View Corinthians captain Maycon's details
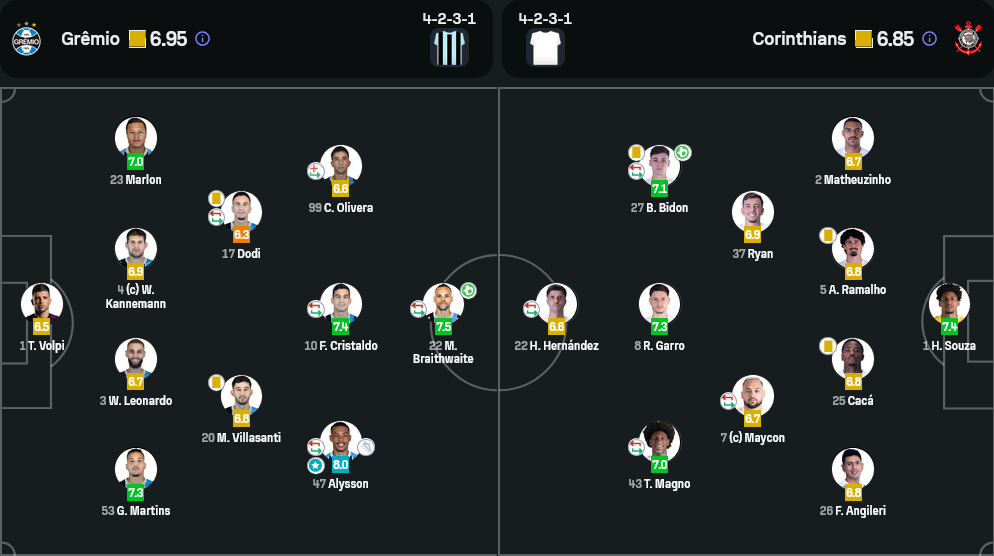This screenshot has width=994, height=556. coord(752,396)
